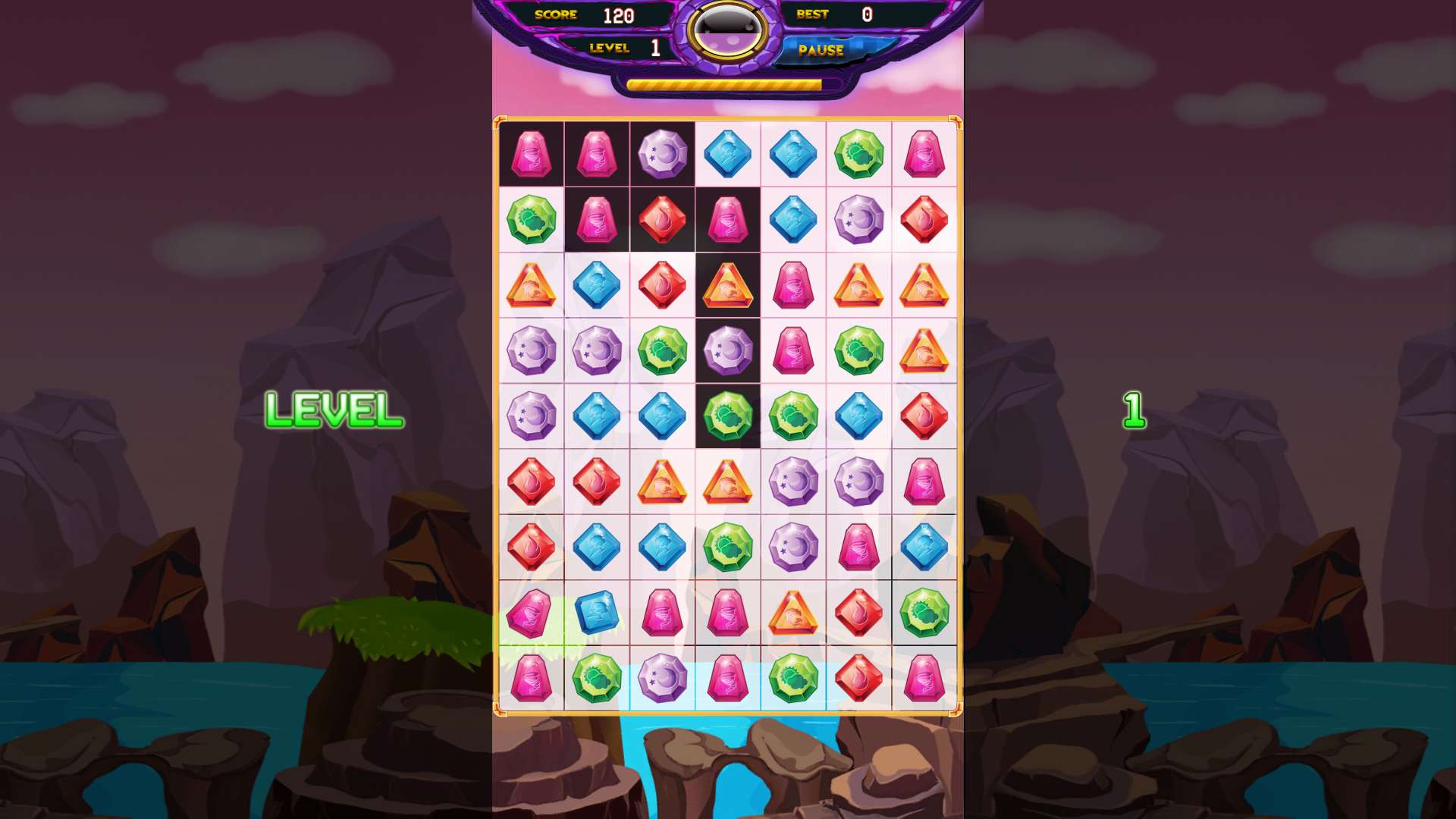Click the PAUSE button
Screen dimensions: 1456x819
coord(821,51)
